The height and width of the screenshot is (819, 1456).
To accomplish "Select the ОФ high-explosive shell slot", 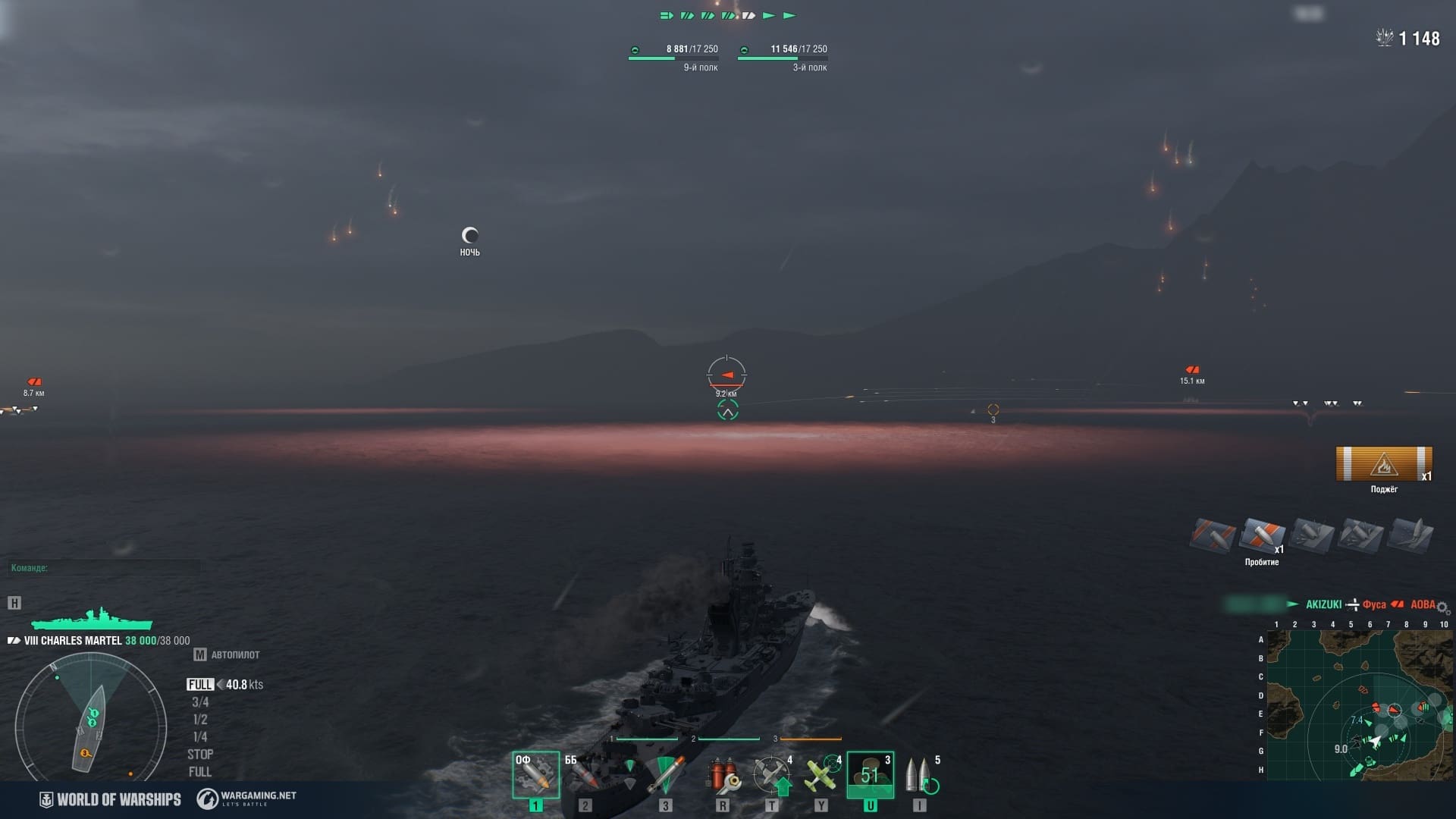I will (535, 774).
